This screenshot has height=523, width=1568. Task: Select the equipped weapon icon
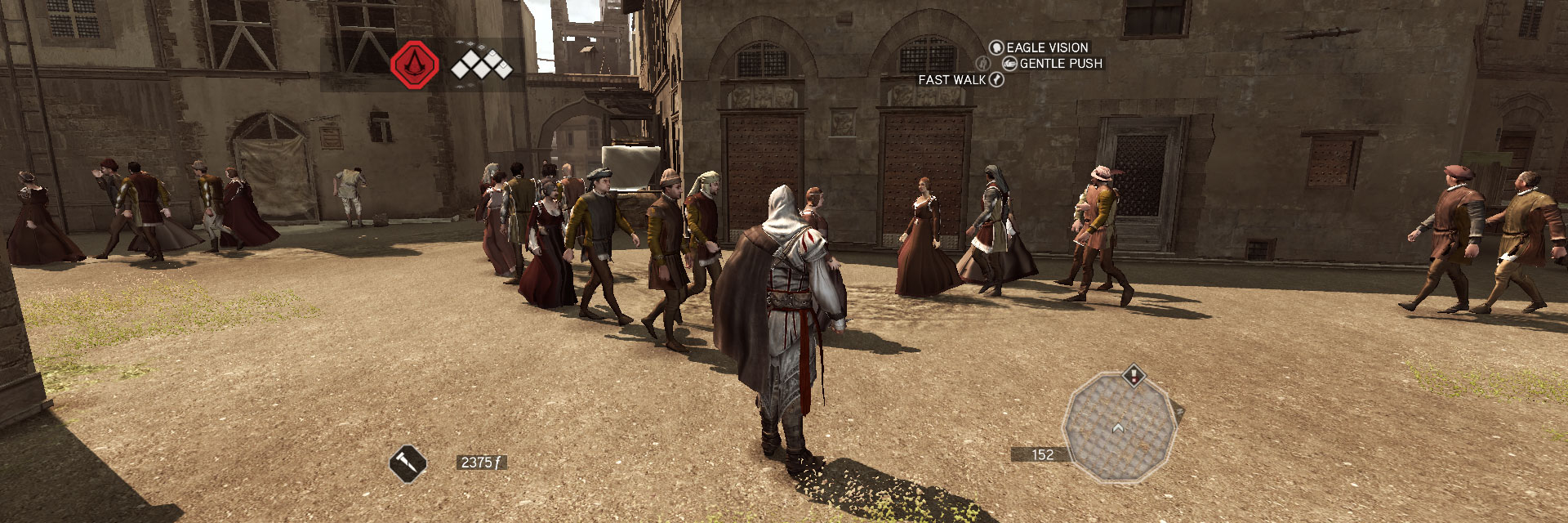pyautogui.click(x=407, y=464)
